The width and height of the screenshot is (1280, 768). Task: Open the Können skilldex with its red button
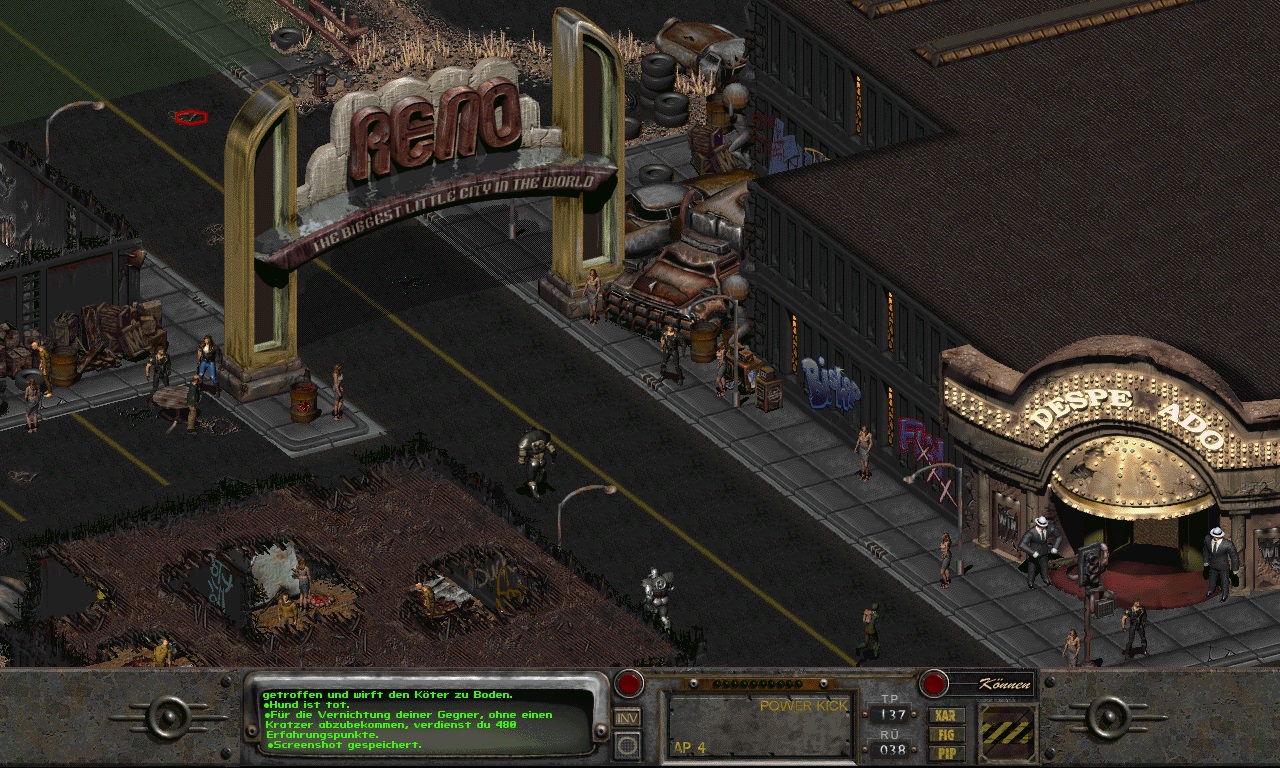(933, 684)
